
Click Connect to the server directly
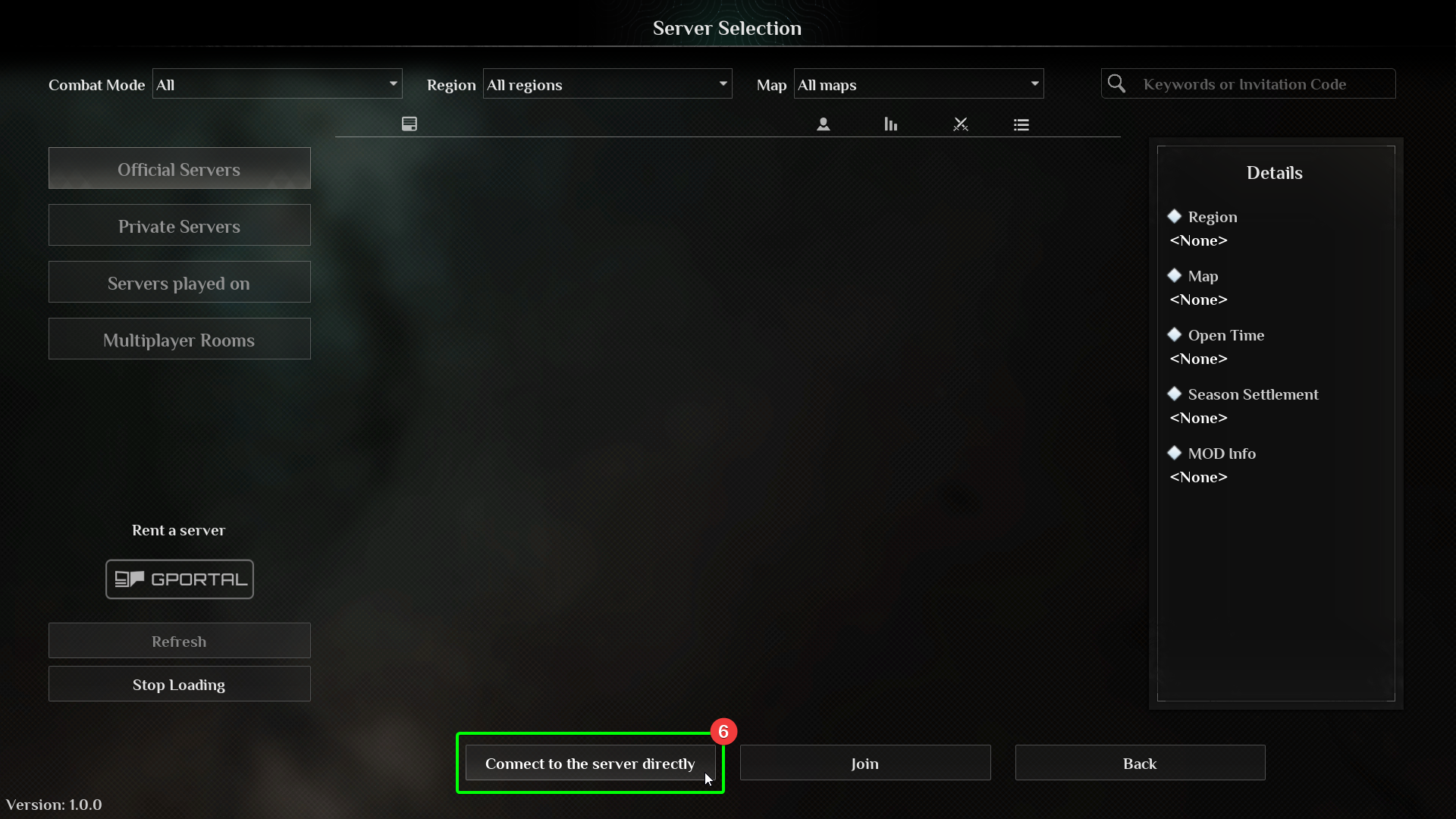pos(590,763)
